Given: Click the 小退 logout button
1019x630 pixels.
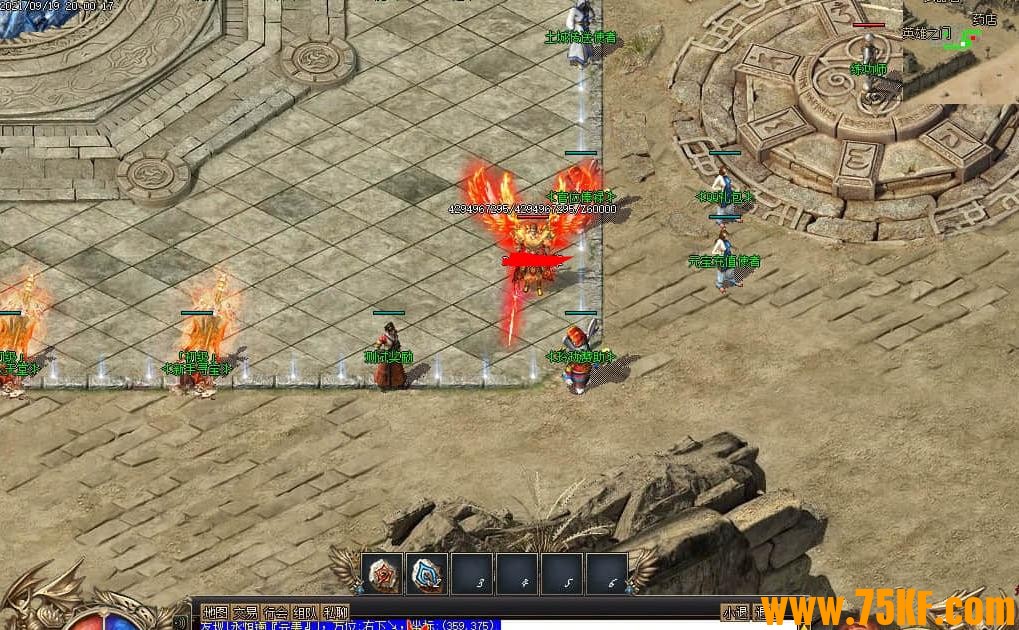Looking at the screenshot, I should (736, 612).
